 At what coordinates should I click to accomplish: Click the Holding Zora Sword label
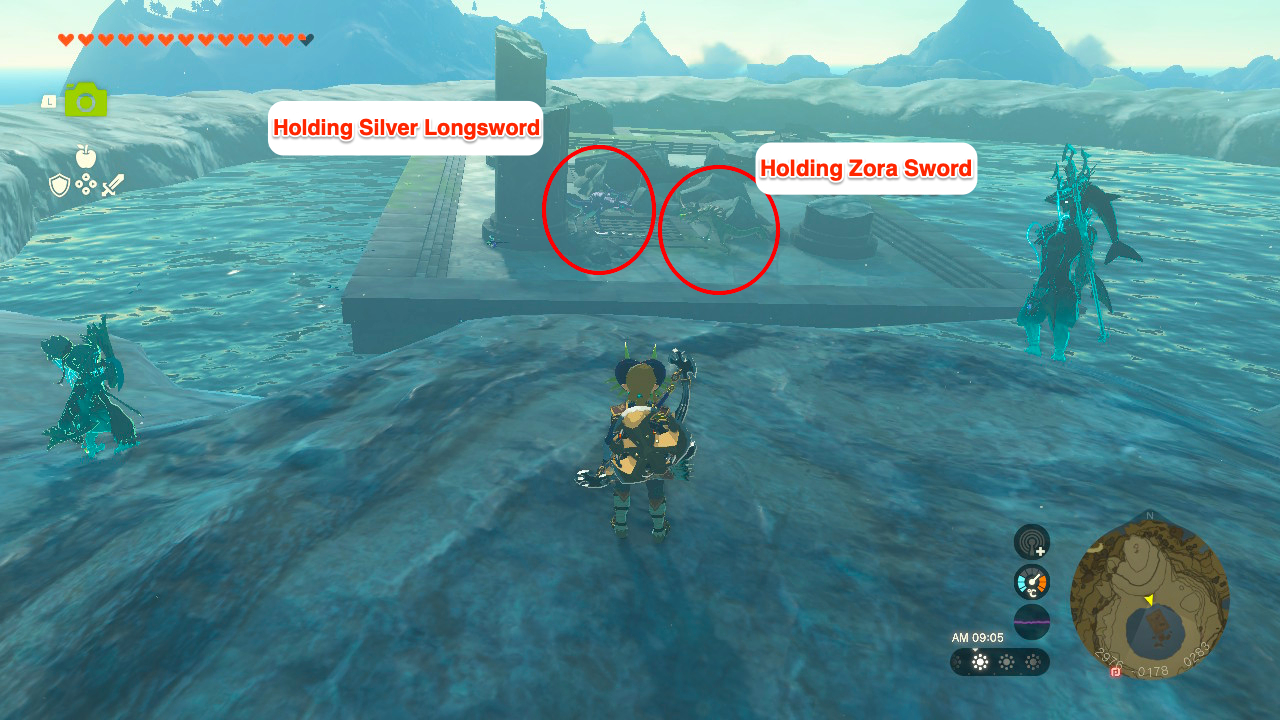click(866, 169)
